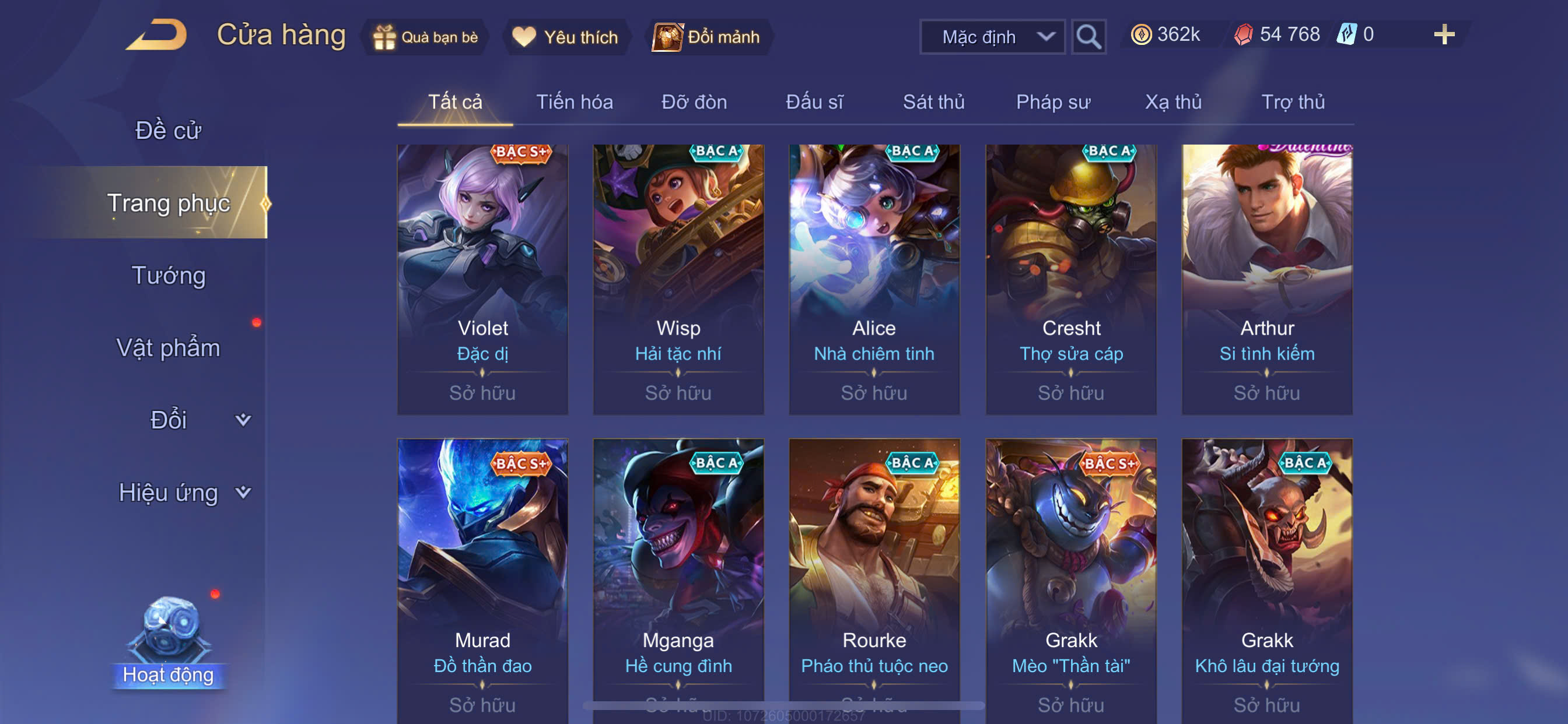Switch to the Trợ thủ tab
Image resolution: width=1568 pixels, height=724 pixels.
(x=1293, y=101)
